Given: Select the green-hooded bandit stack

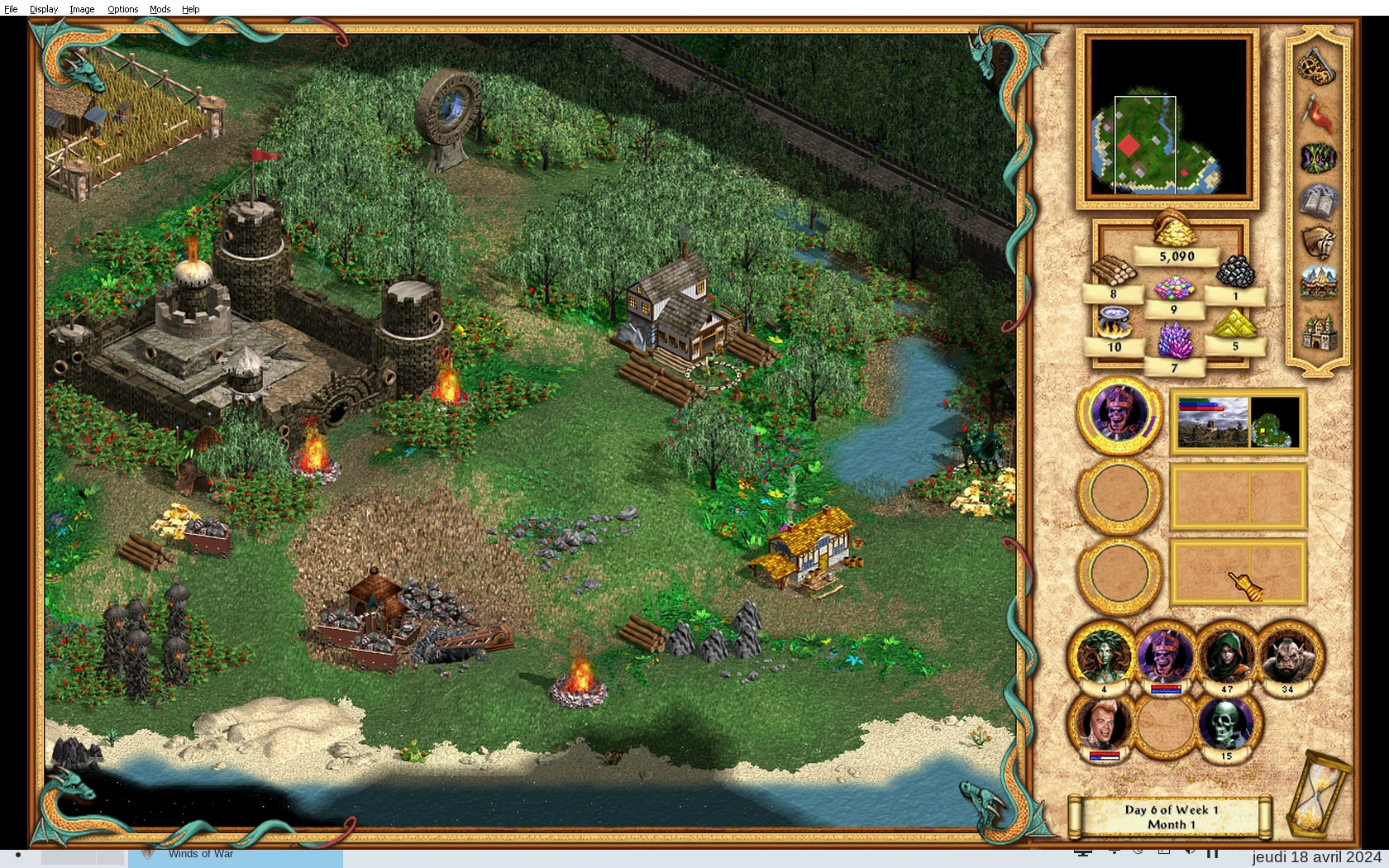Looking at the screenshot, I should click(1226, 656).
